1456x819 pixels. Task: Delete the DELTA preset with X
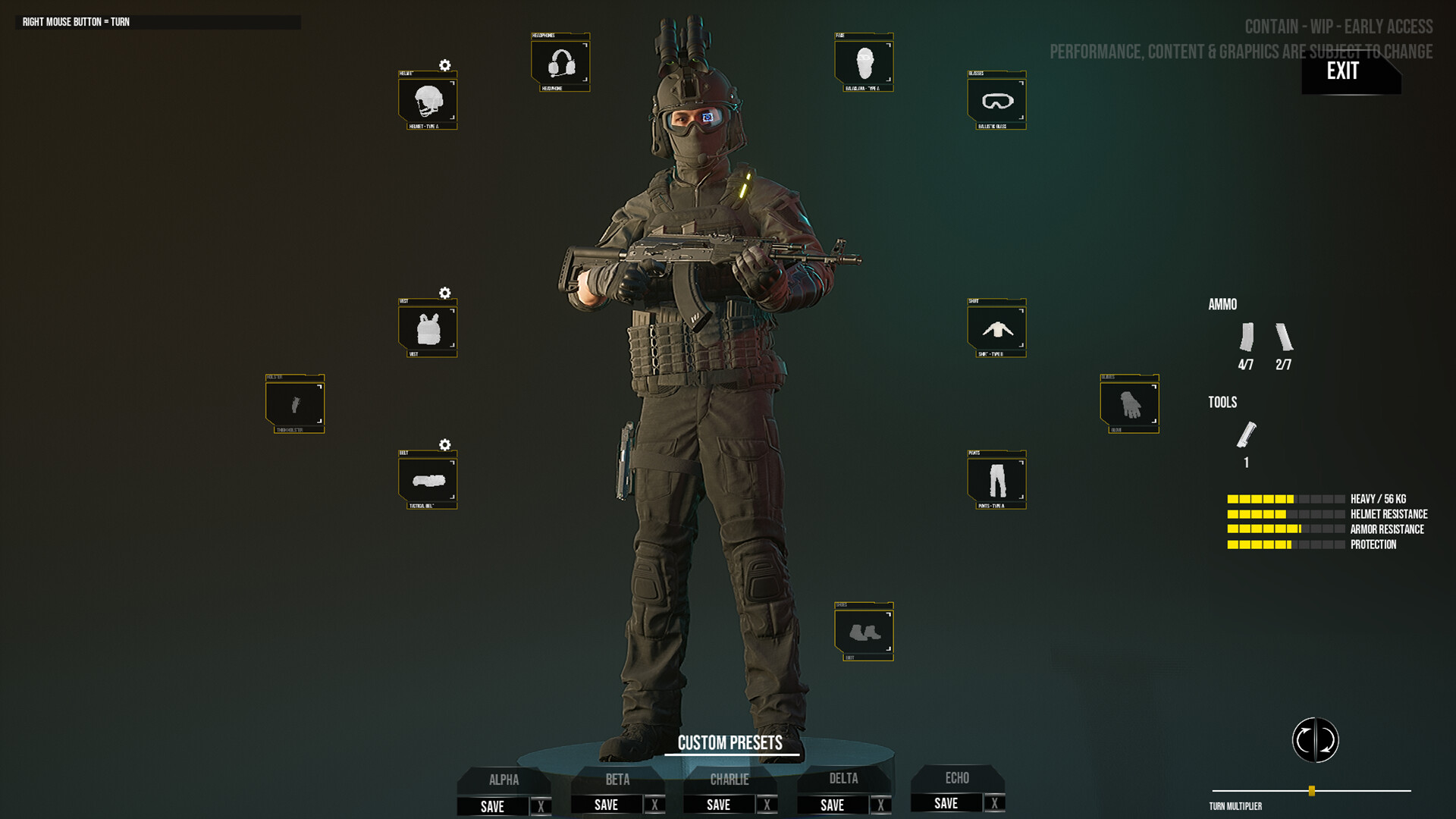(880, 805)
